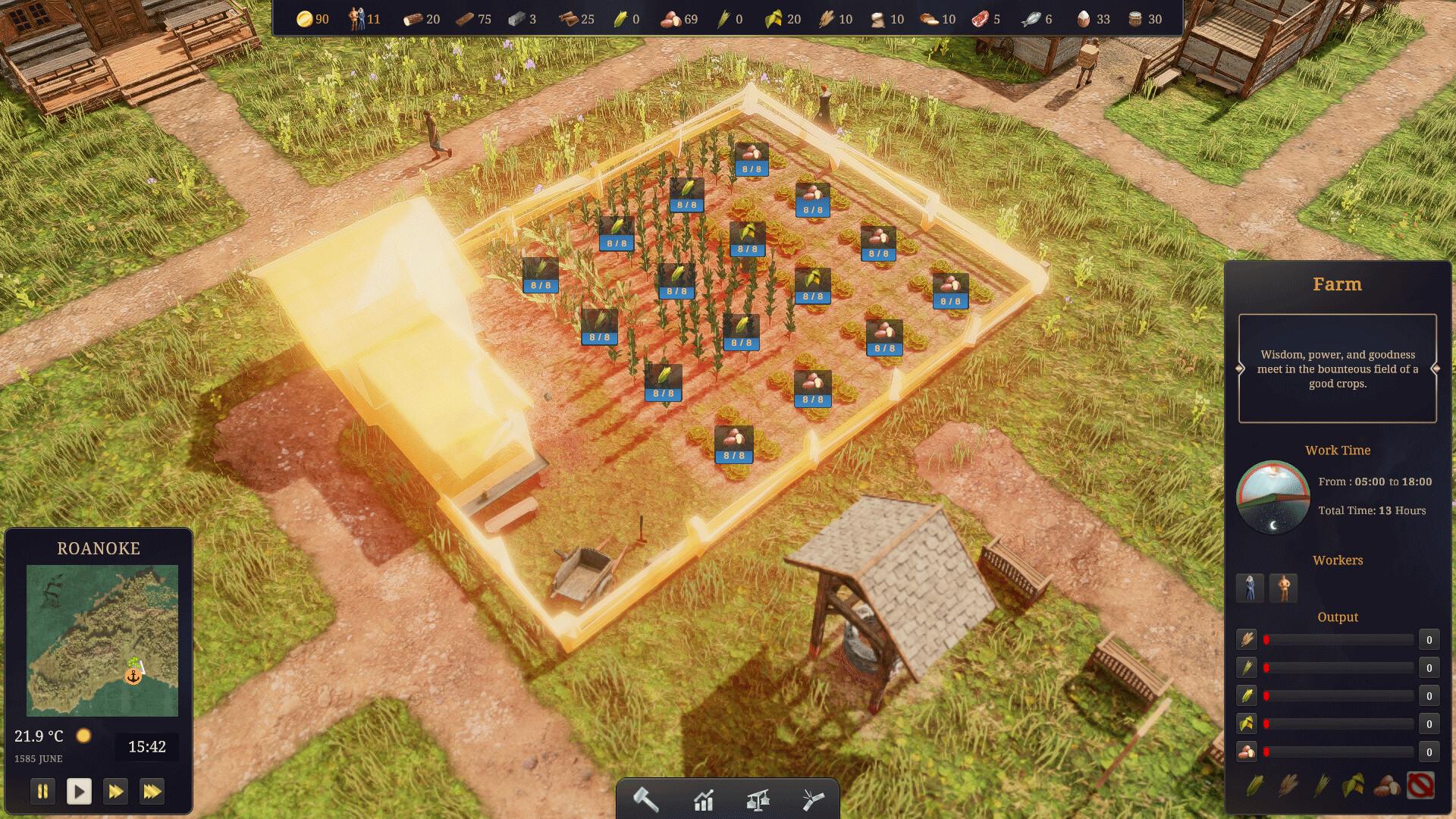Open the trade balance scales menu

(x=758, y=799)
